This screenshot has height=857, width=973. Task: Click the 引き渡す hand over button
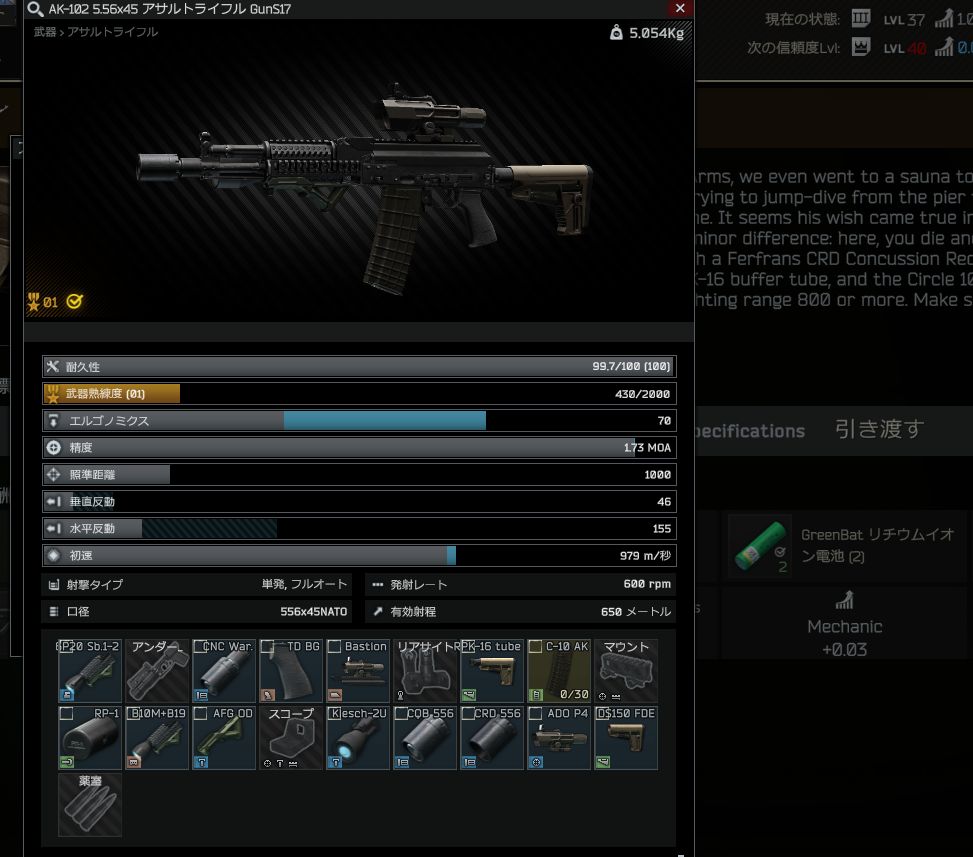click(x=879, y=429)
